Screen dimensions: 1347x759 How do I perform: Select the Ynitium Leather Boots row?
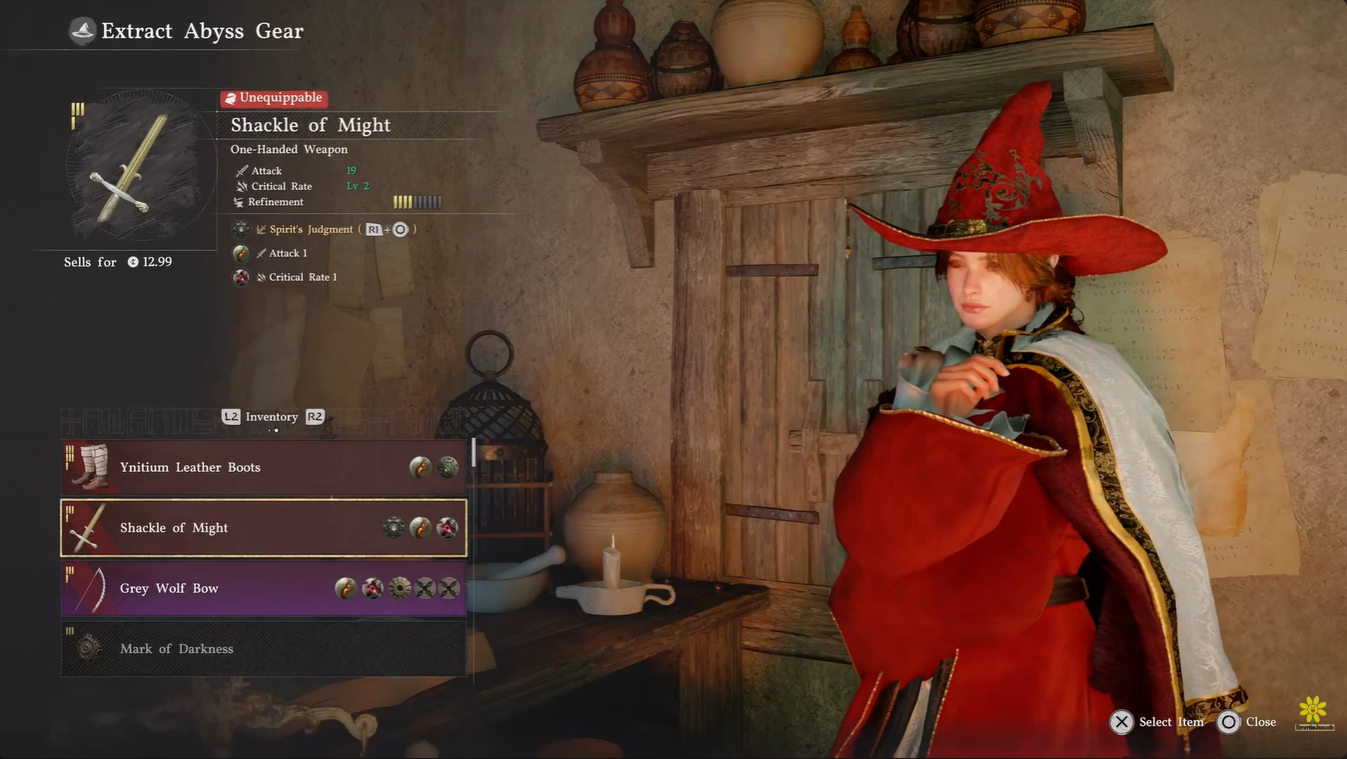point(263,467)
